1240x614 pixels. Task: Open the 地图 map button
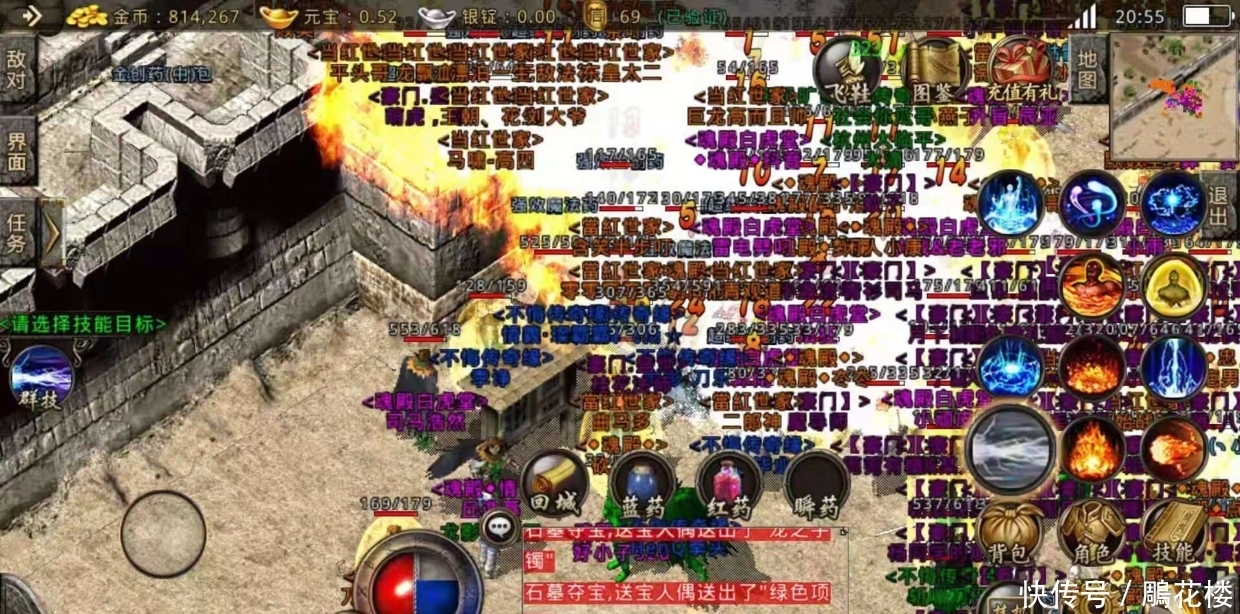(x=1088, y=69)
